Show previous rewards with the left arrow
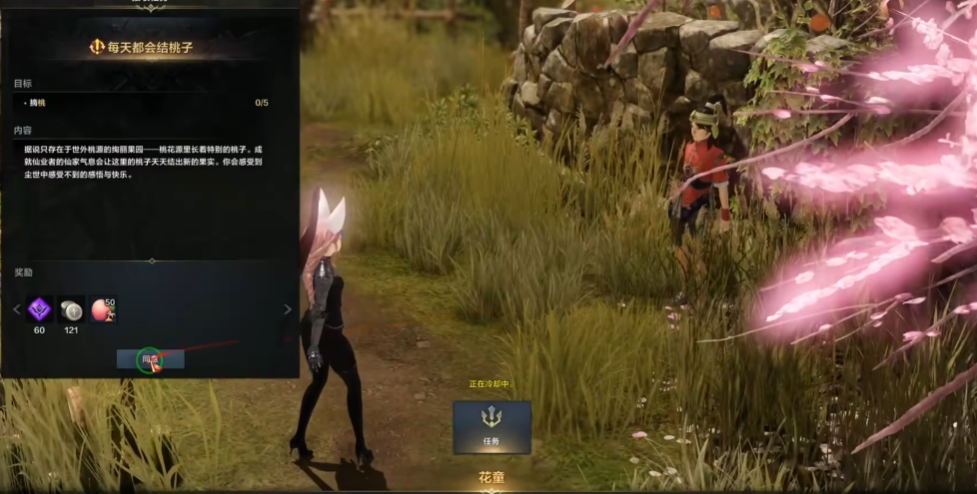This screenshot has width=977, height=494. point(16,310)
